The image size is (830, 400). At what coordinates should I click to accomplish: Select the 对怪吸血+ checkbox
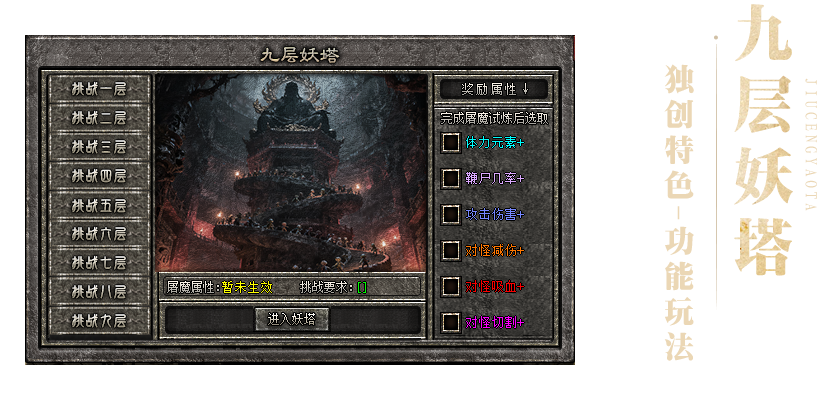pos(452,286)
